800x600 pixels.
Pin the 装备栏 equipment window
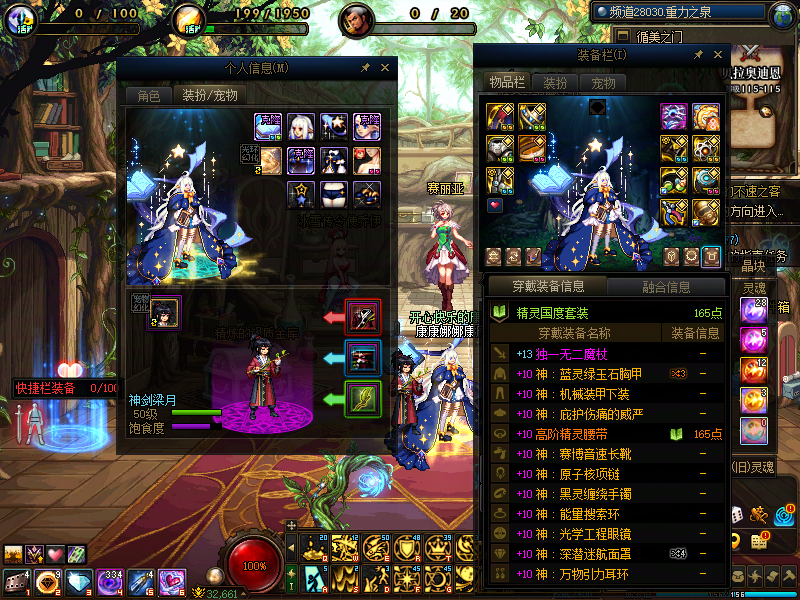698,55
